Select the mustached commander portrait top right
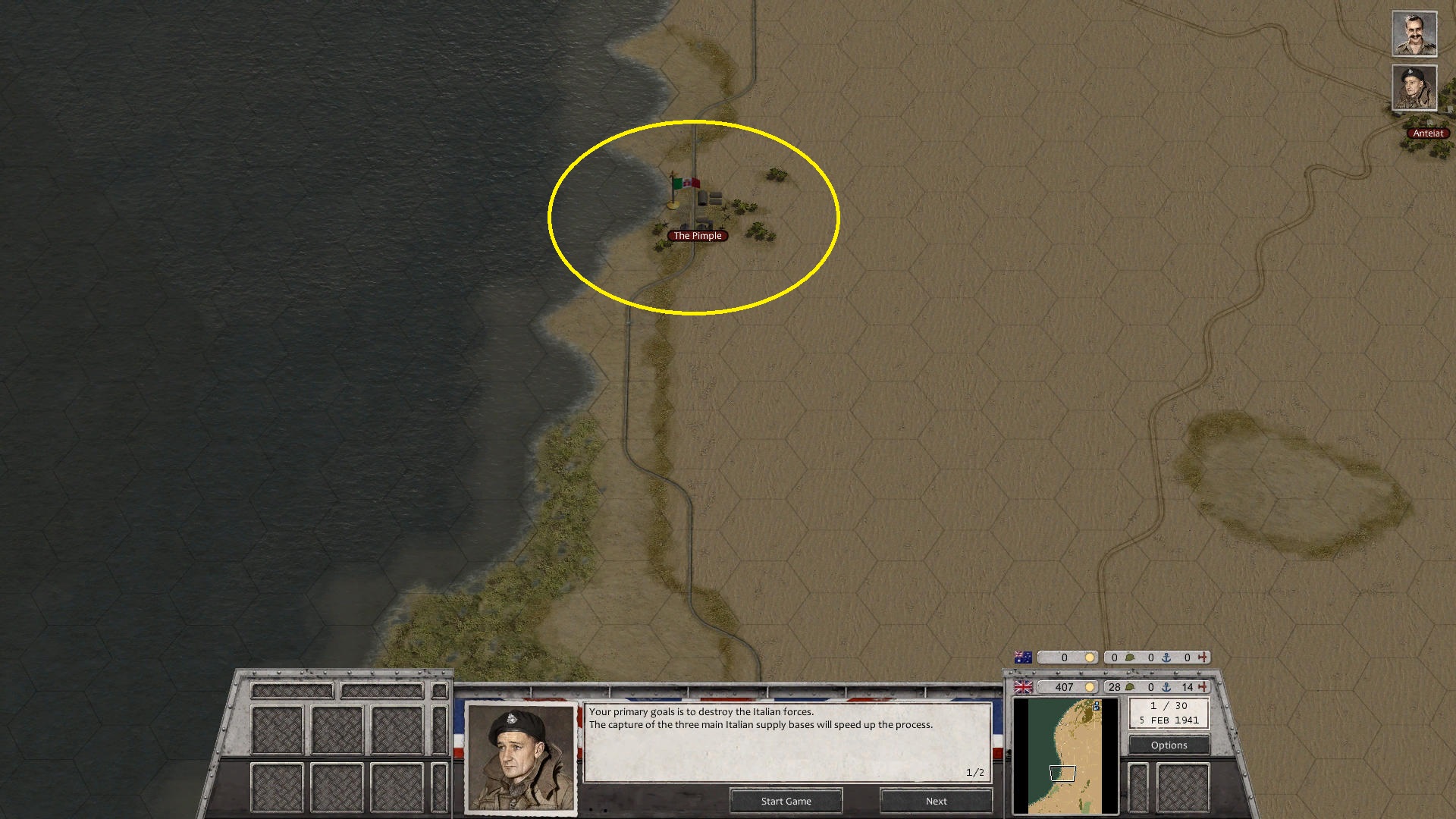The image size is (1456, 819). [x=1414, y=33]
